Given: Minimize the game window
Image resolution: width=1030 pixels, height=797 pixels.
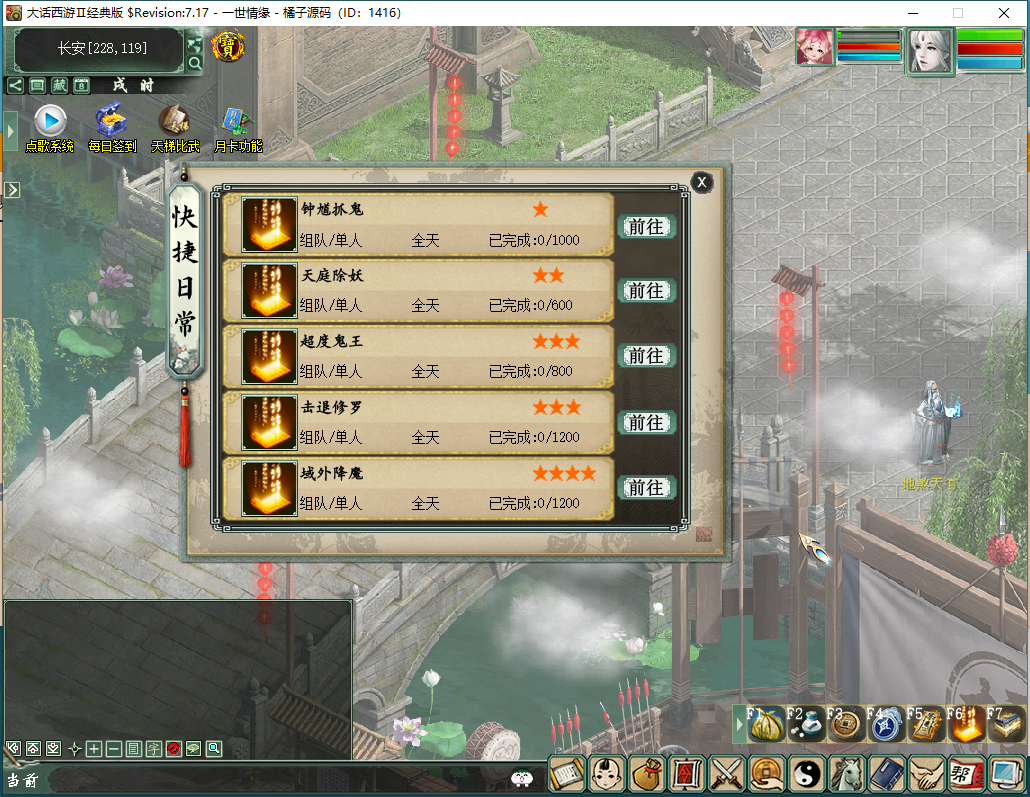Looking at the screenshot, I should pos(912,13).
